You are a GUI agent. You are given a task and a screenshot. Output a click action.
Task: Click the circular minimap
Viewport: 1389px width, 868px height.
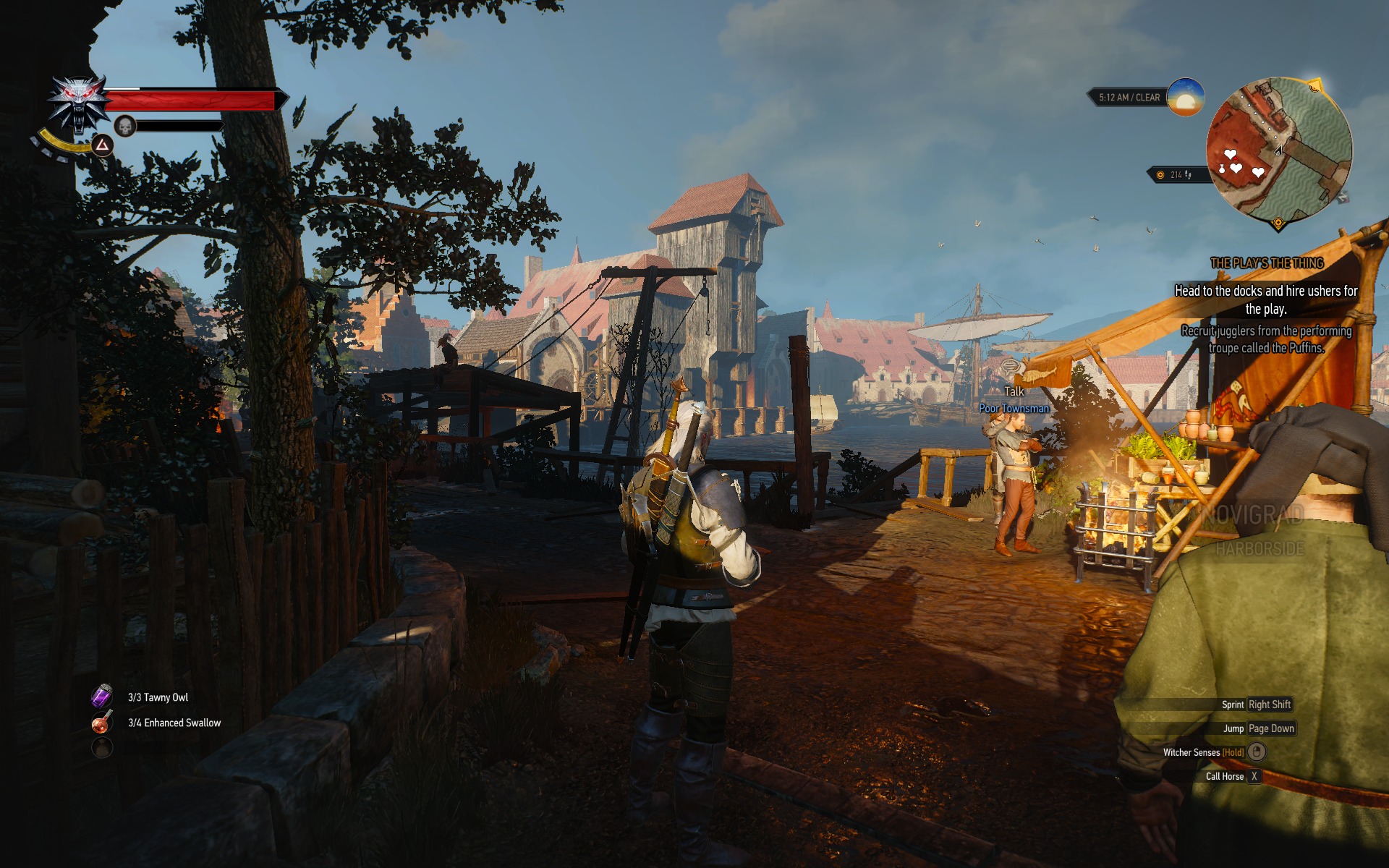click(x=1278, y=150)
